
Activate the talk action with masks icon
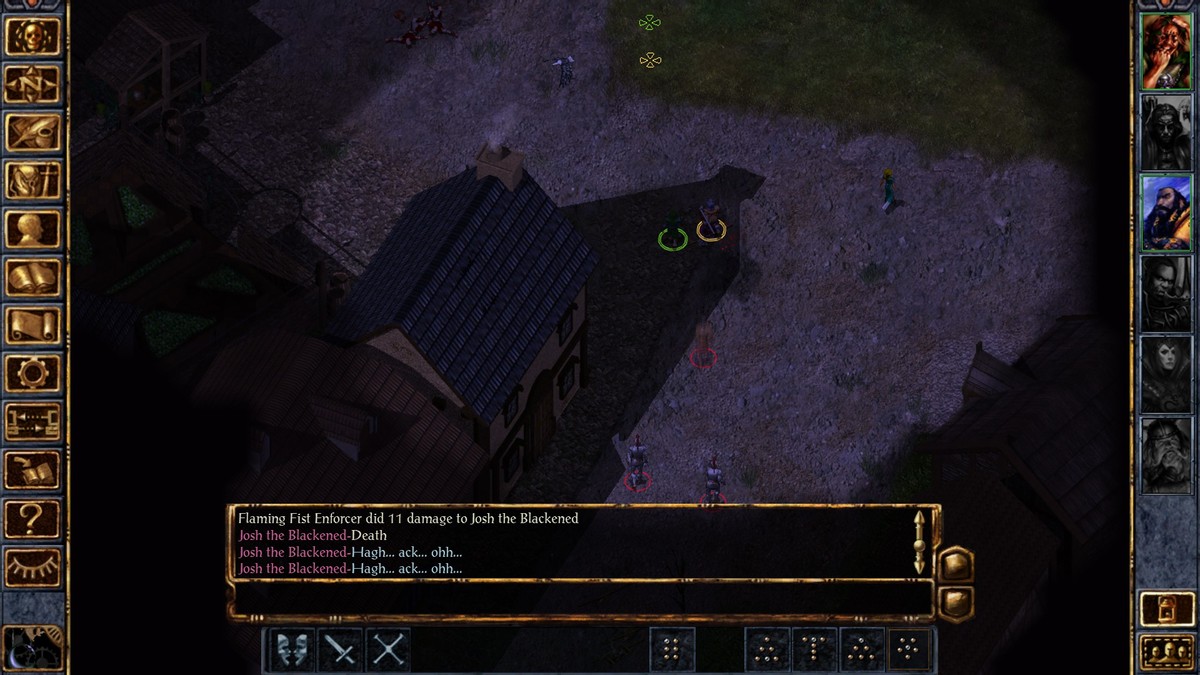point(291,650)
